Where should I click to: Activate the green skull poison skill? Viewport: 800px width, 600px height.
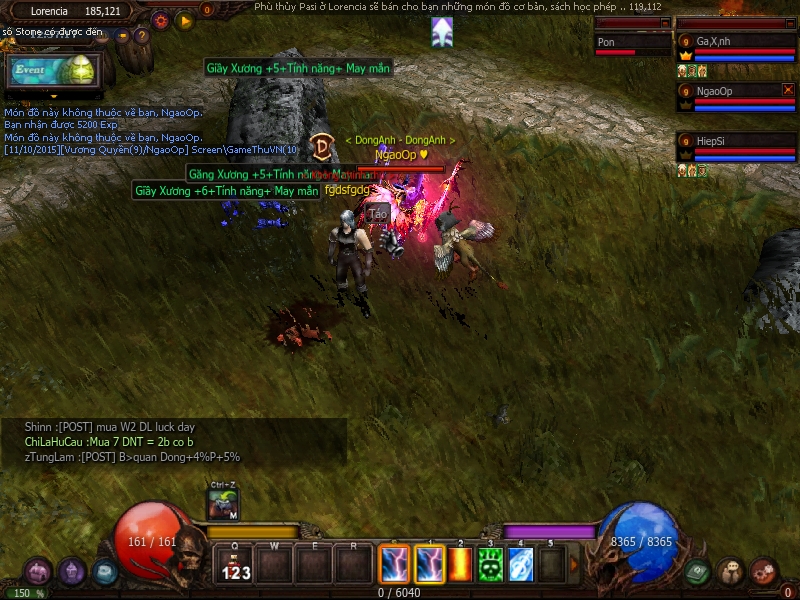[490, 565]
